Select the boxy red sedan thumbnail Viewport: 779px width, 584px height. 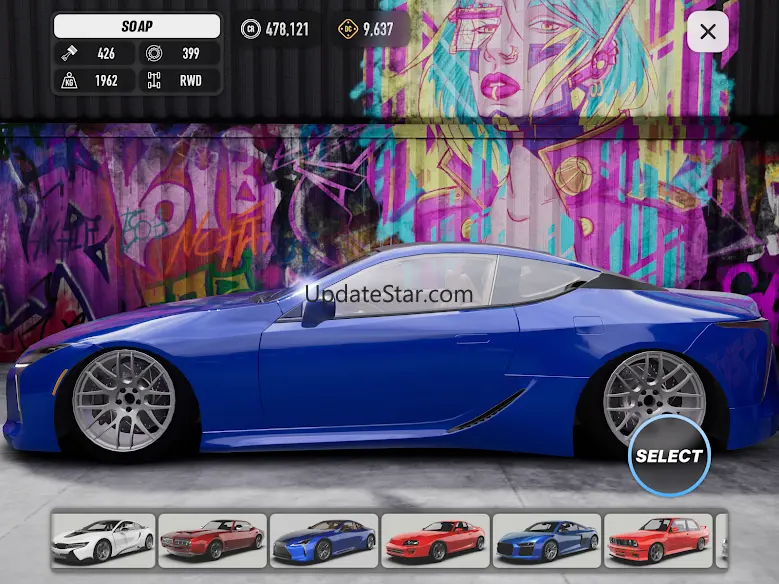pos(658,540)
